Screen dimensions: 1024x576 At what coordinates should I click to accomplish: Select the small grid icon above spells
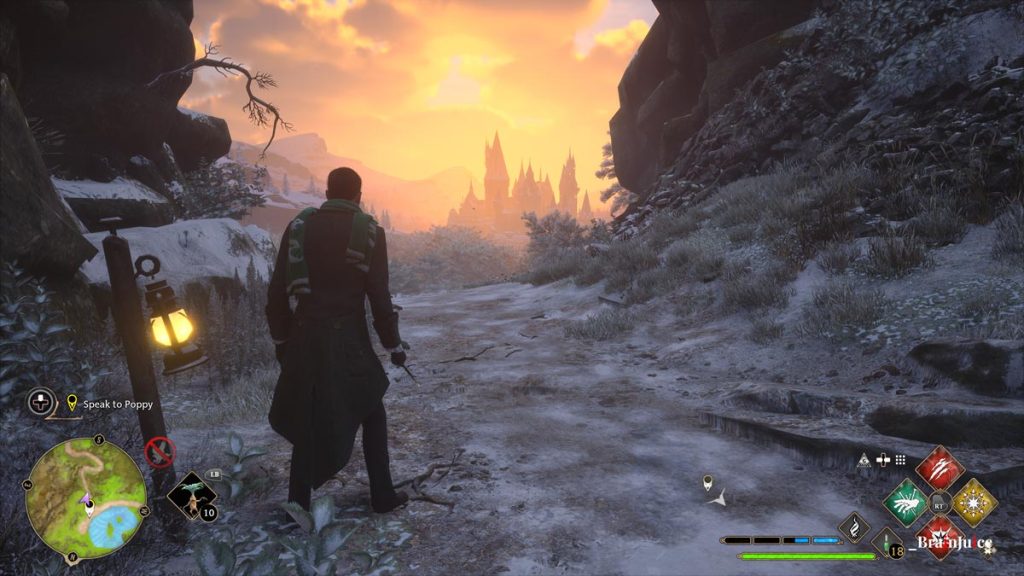900,460
